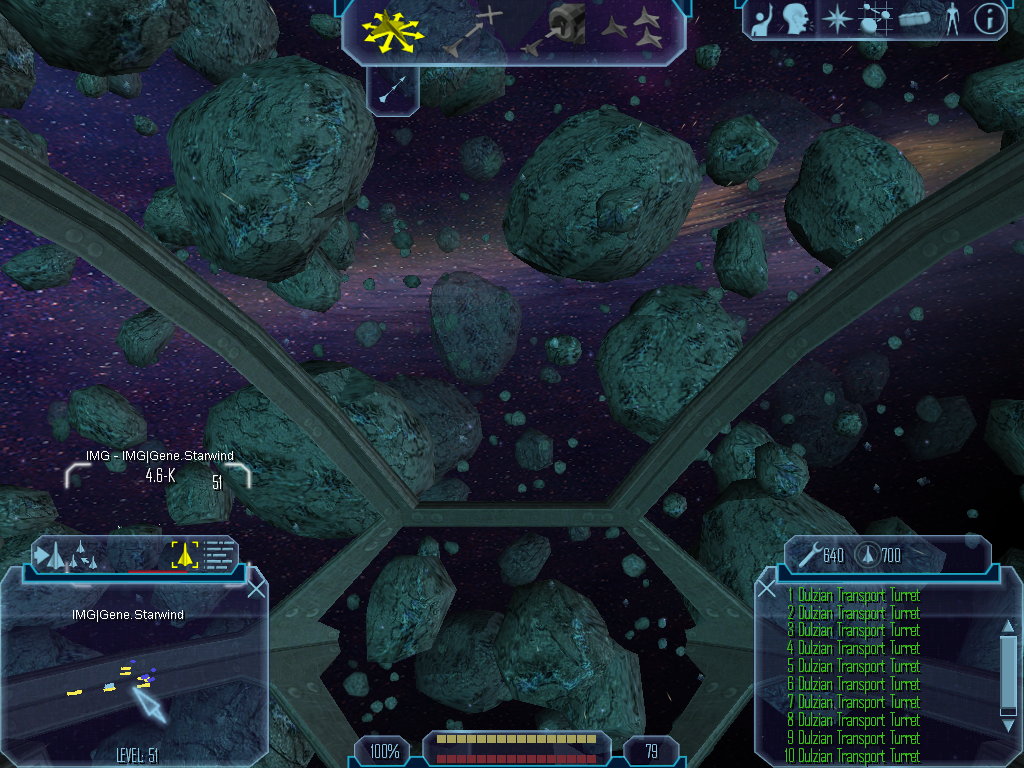This screenshot has height=768, width=1024.
Task: Open the information (i) button
Action: pyautogui.click(x=988, y=19)
